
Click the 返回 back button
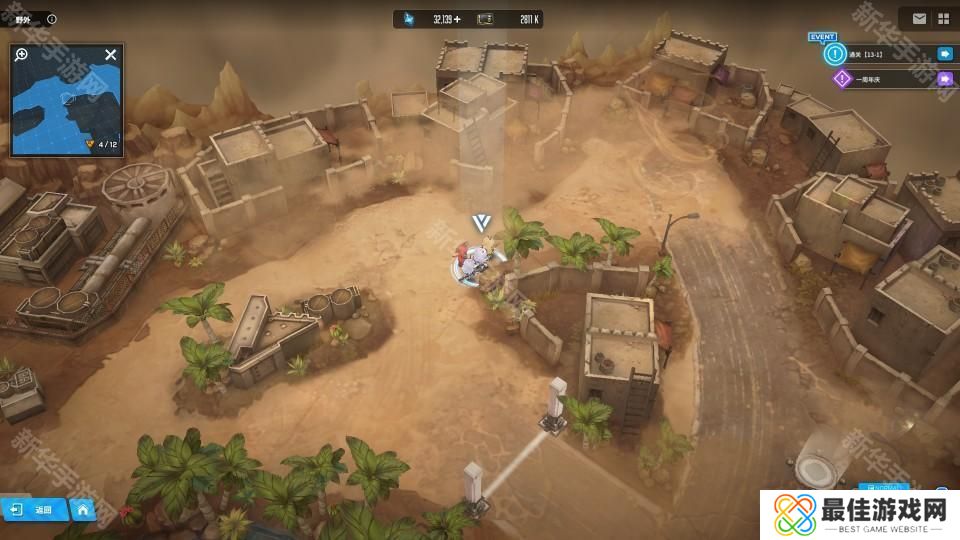pyautogui.click(x=33, y=509)
